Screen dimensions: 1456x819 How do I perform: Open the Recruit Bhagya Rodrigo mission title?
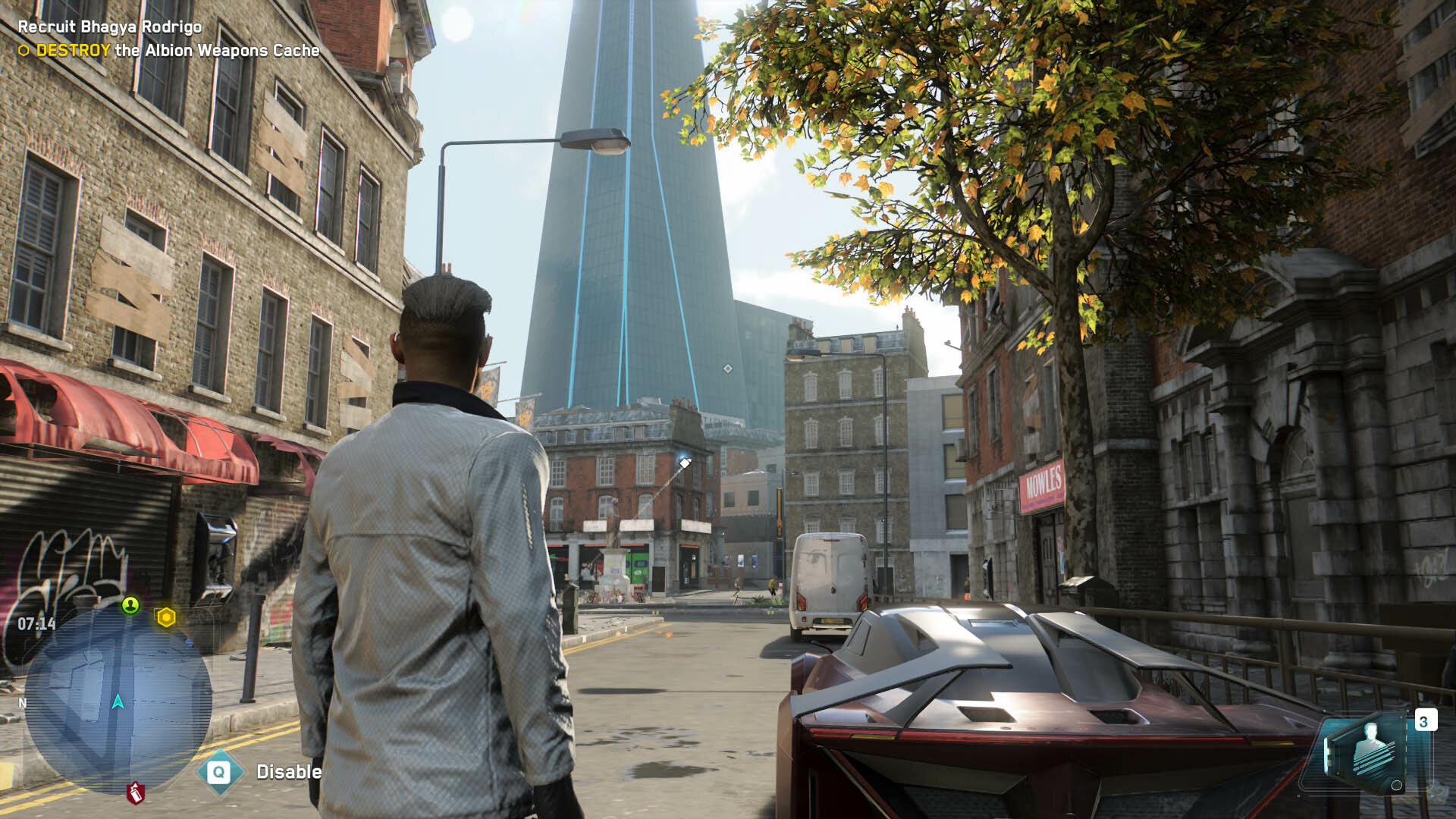[x=110, y=27]
